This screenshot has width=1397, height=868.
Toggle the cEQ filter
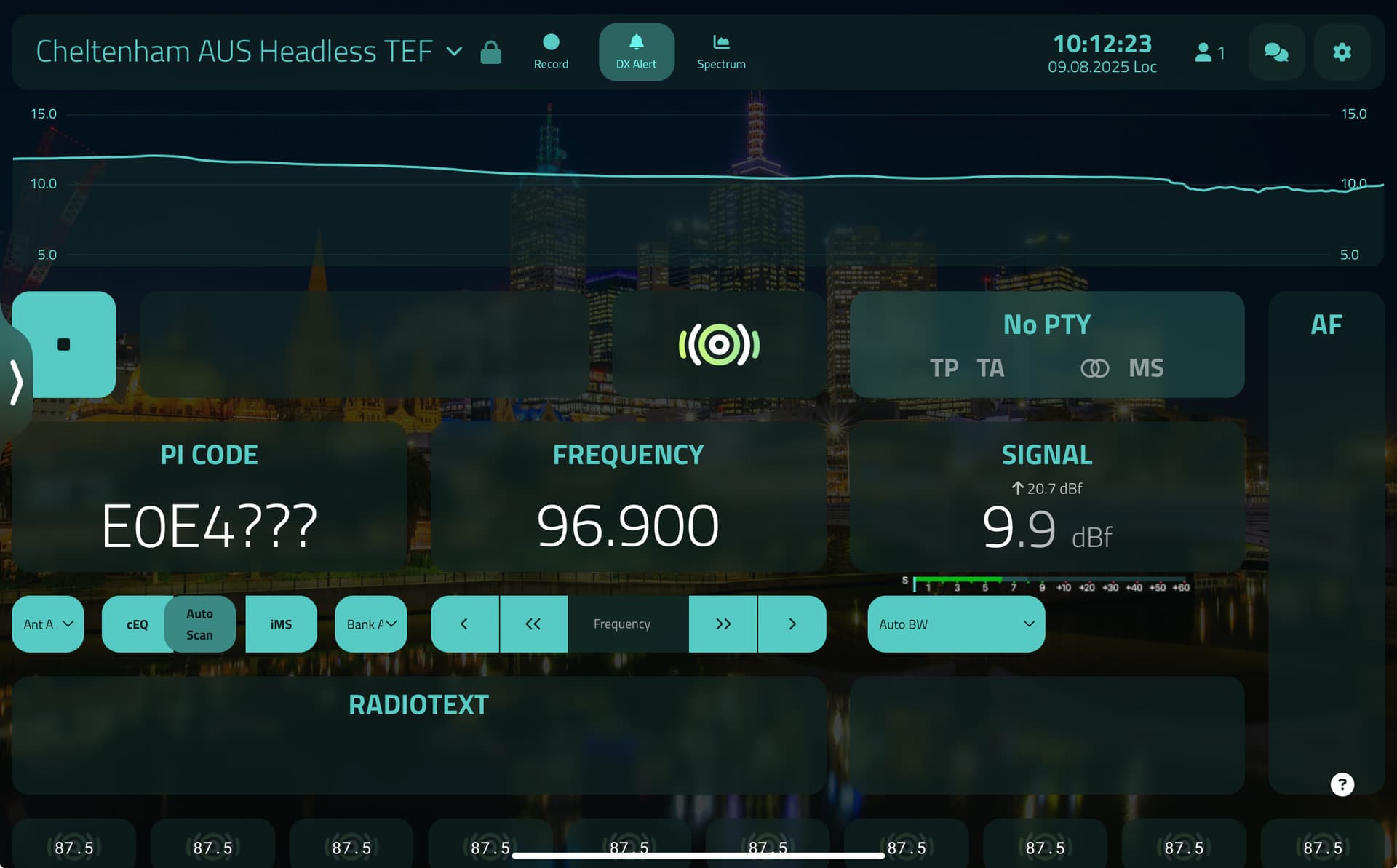click(136, 624)
